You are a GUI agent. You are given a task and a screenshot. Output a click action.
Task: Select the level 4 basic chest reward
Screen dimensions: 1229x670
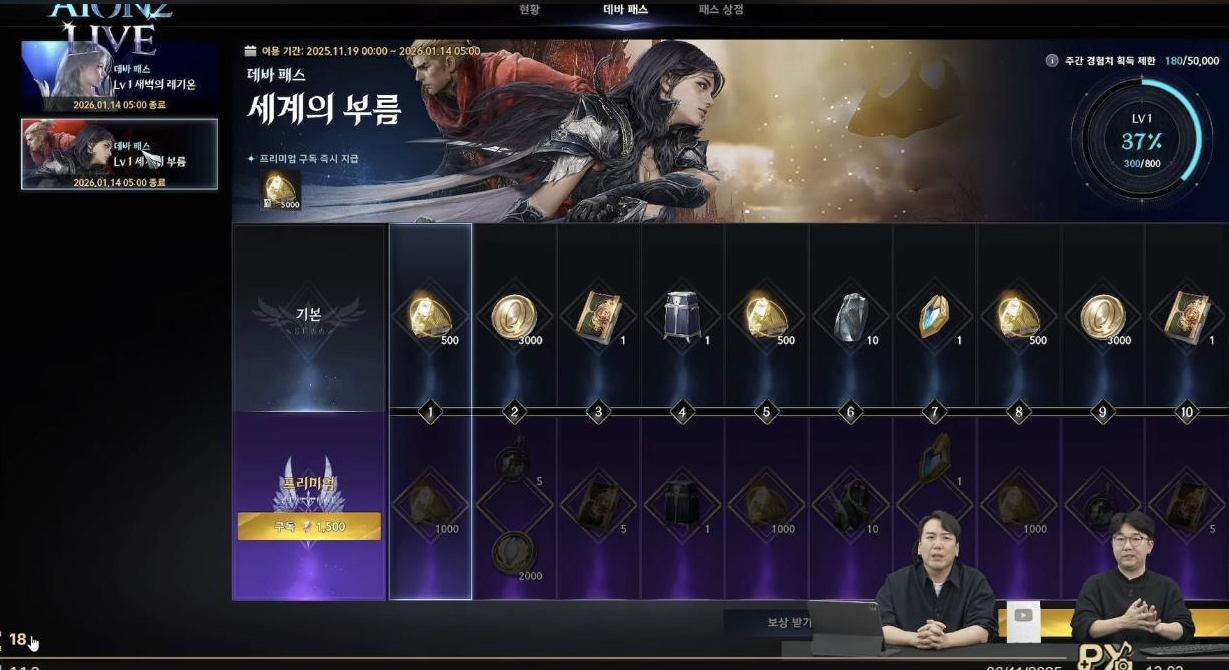point(682,318)
